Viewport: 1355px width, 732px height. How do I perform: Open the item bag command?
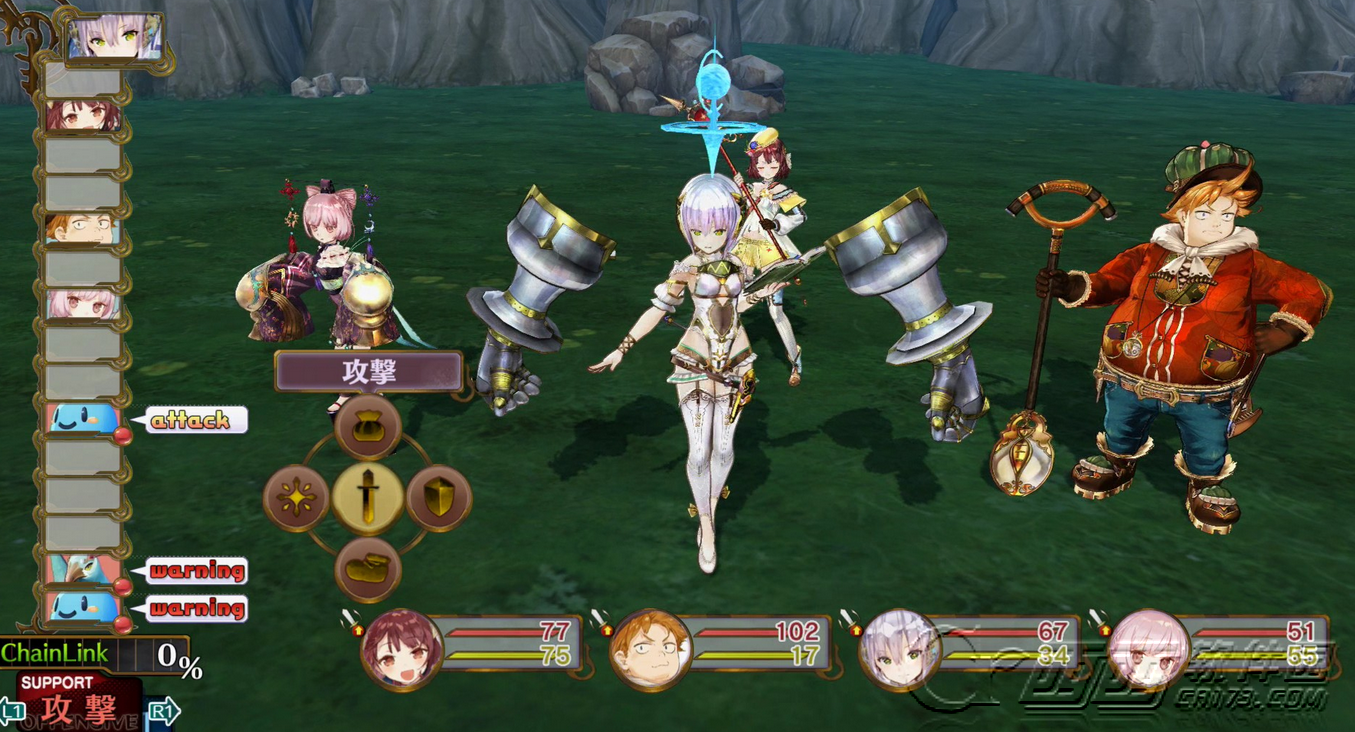tap(368, 427)
